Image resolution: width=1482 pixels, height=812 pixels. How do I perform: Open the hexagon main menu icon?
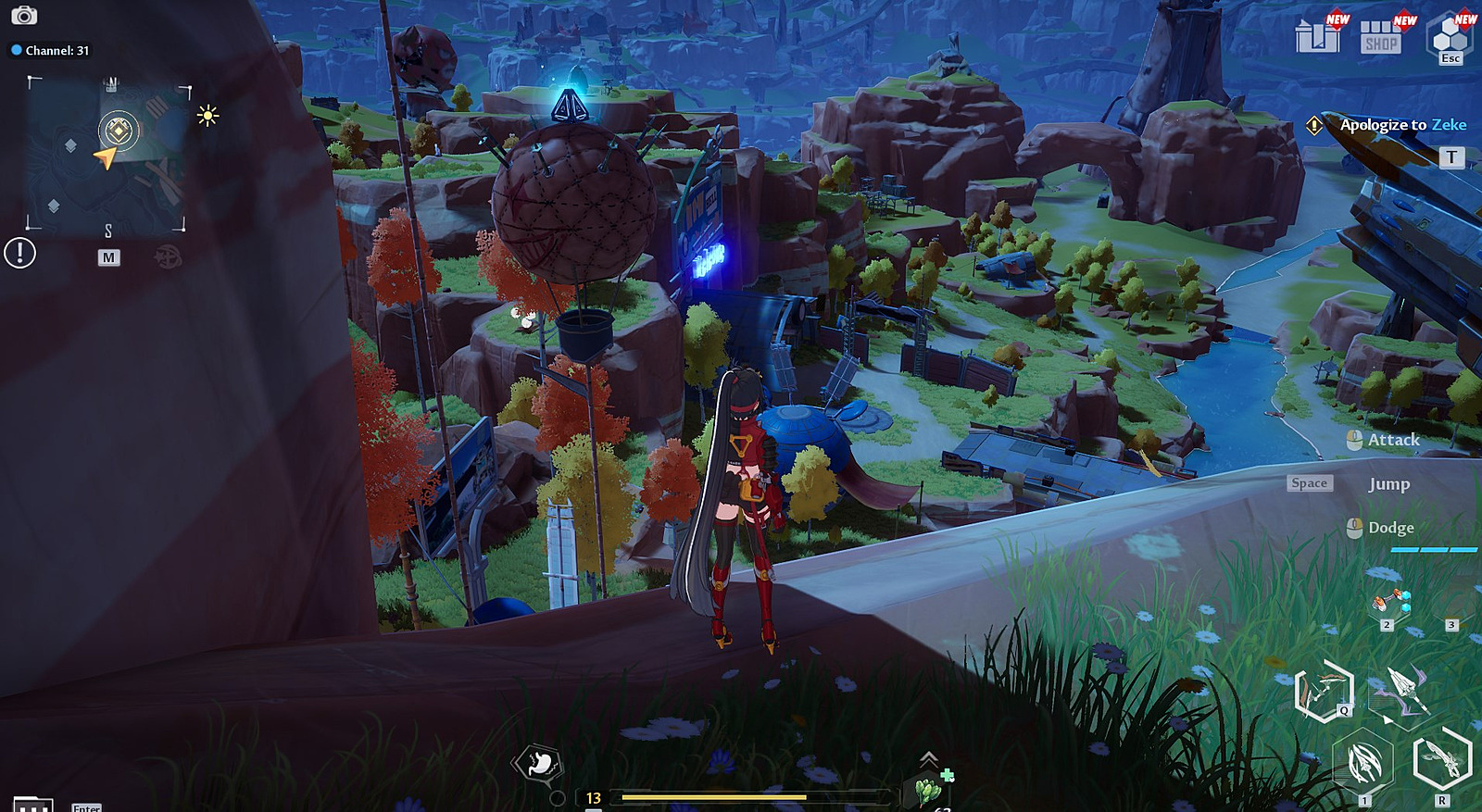click(1450, 37)
